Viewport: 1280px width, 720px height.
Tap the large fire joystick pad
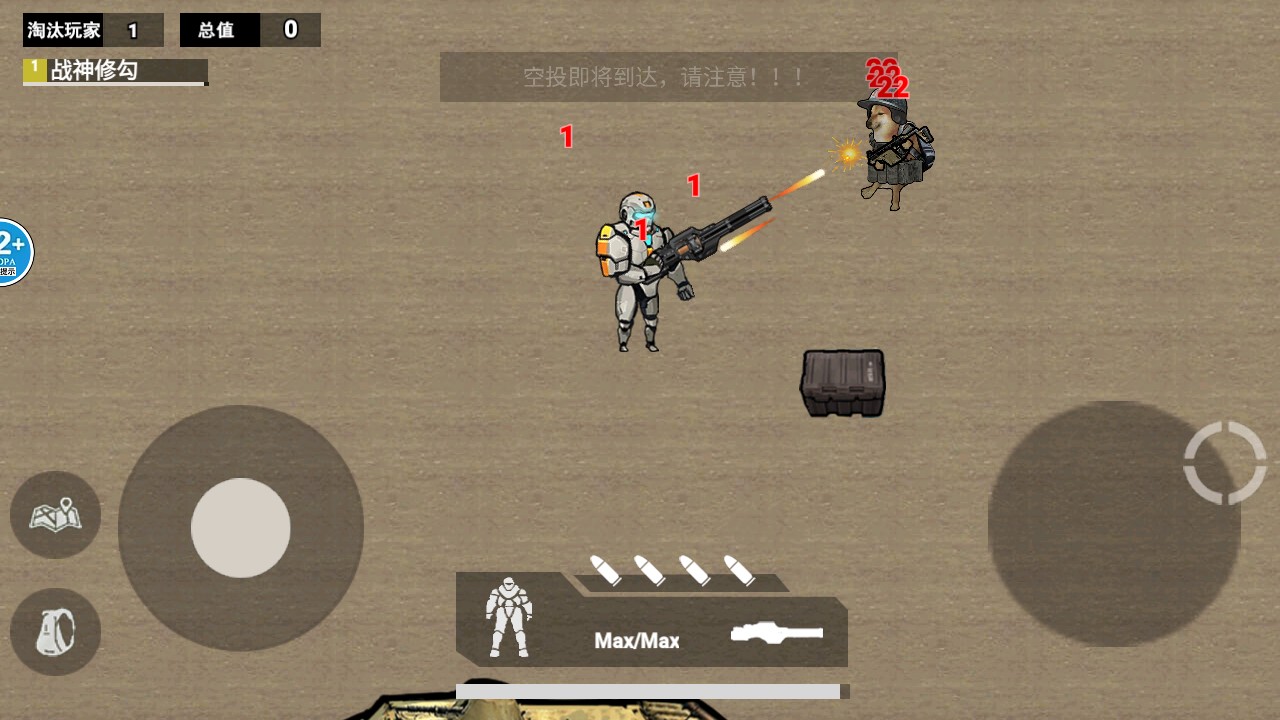(1114, 524)
